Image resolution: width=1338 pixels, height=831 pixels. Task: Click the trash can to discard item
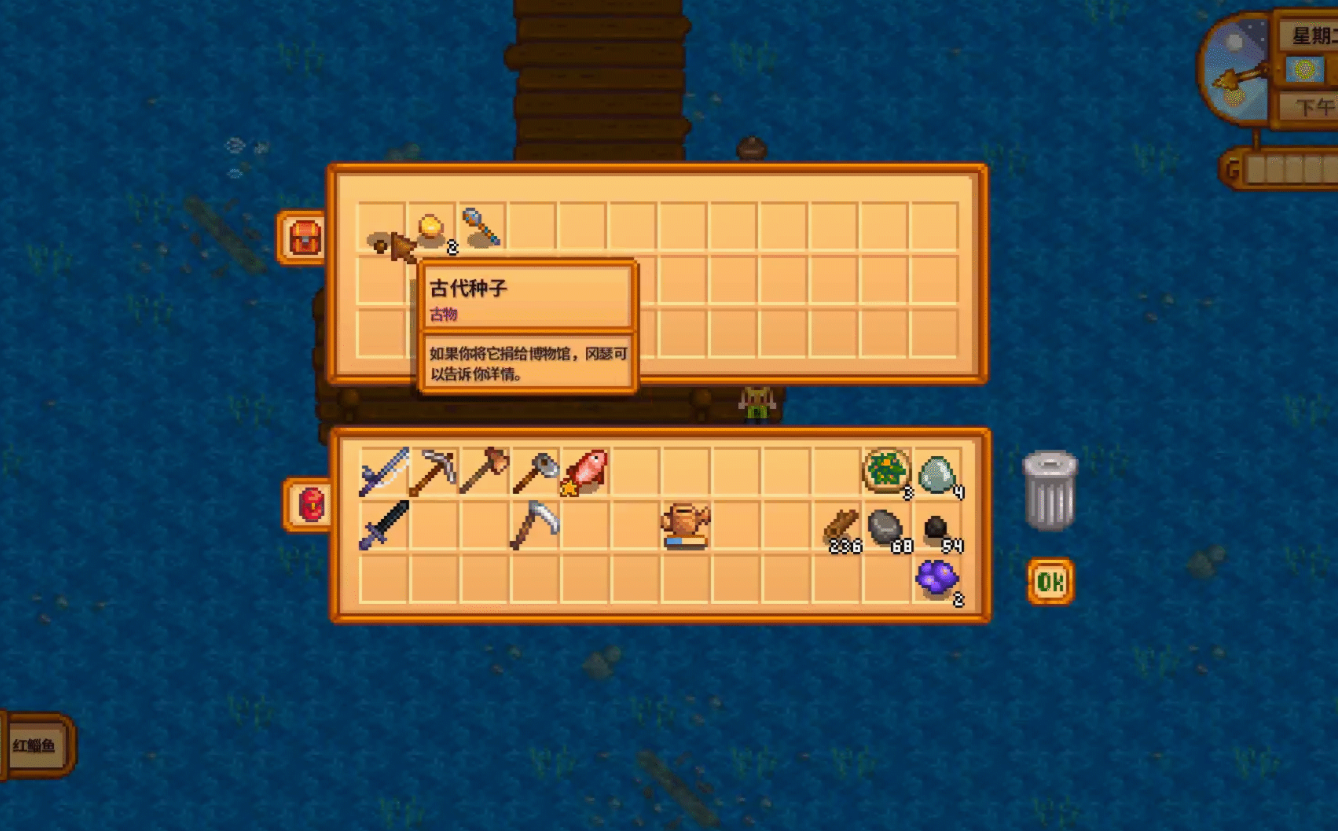[1050, 490]
